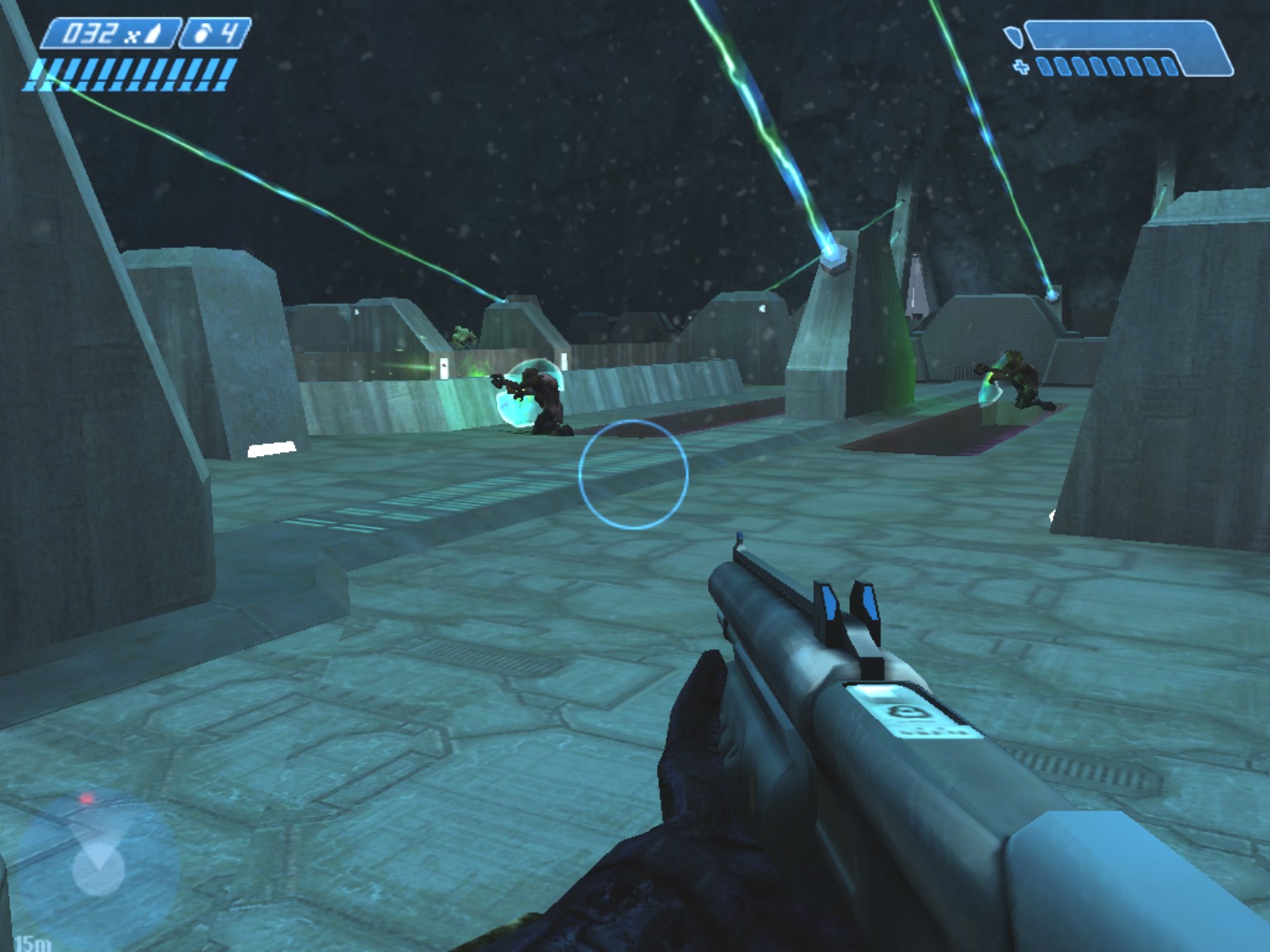Screen dimensions: 1270x952
Task: Select the frag grenade indicator
Action: tap(215, 34)
